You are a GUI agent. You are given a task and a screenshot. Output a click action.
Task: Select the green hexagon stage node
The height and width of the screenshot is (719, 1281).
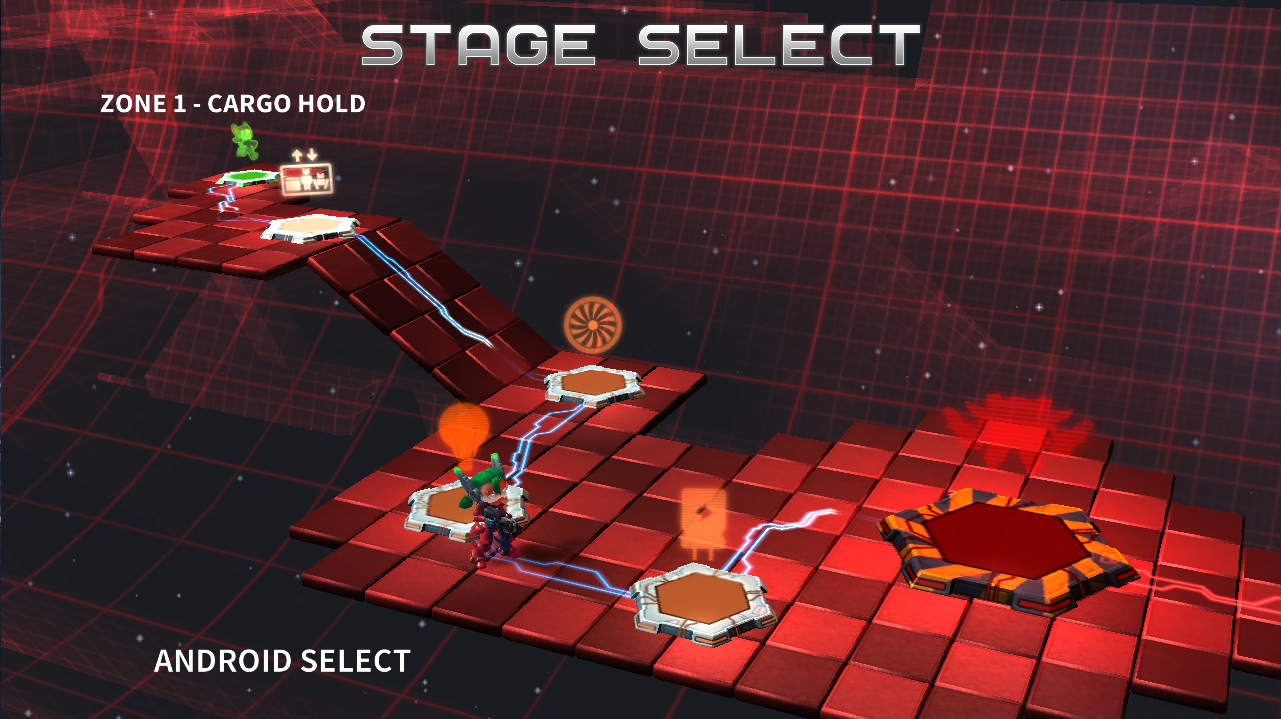[x=248, y=177]
